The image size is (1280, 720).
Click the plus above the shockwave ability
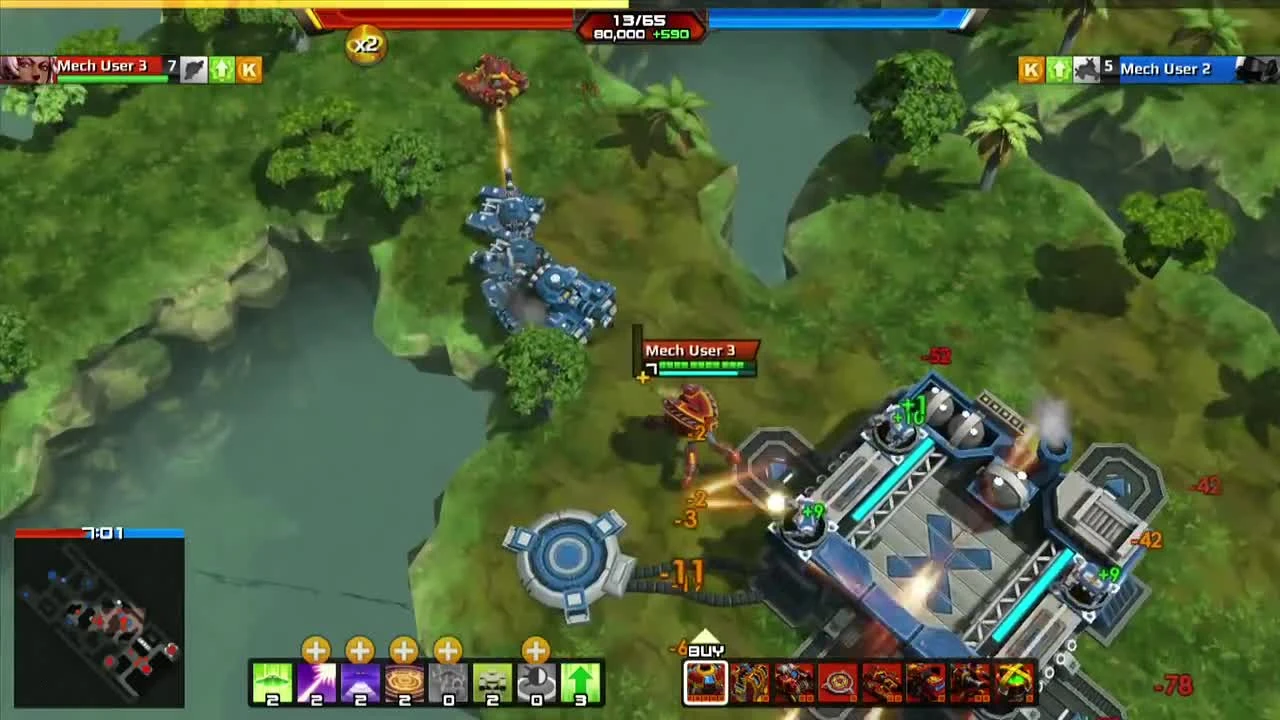402,651
